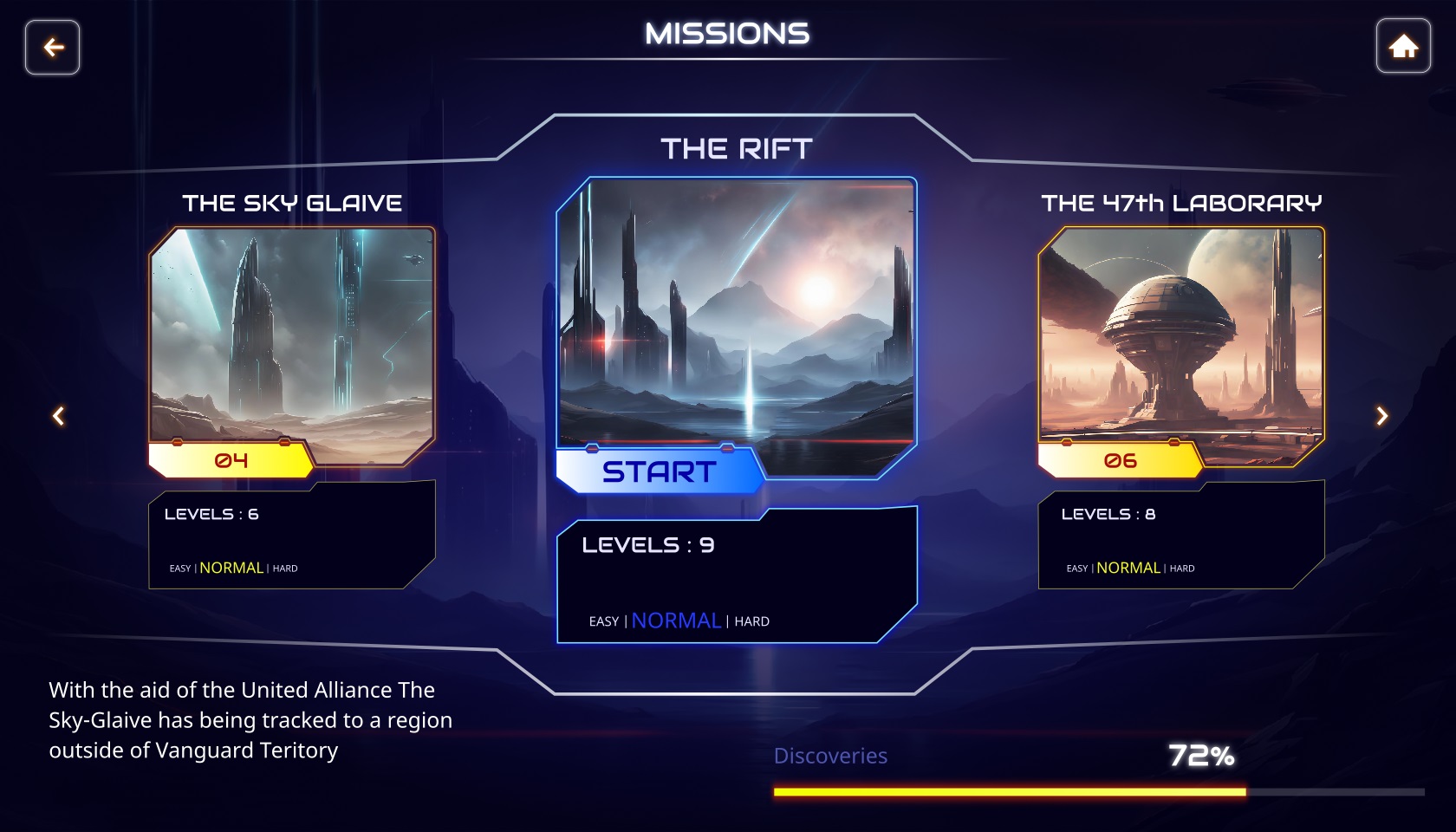Choose Normal difficulty for The Rift
The image size is (1456, 832).
676,621
